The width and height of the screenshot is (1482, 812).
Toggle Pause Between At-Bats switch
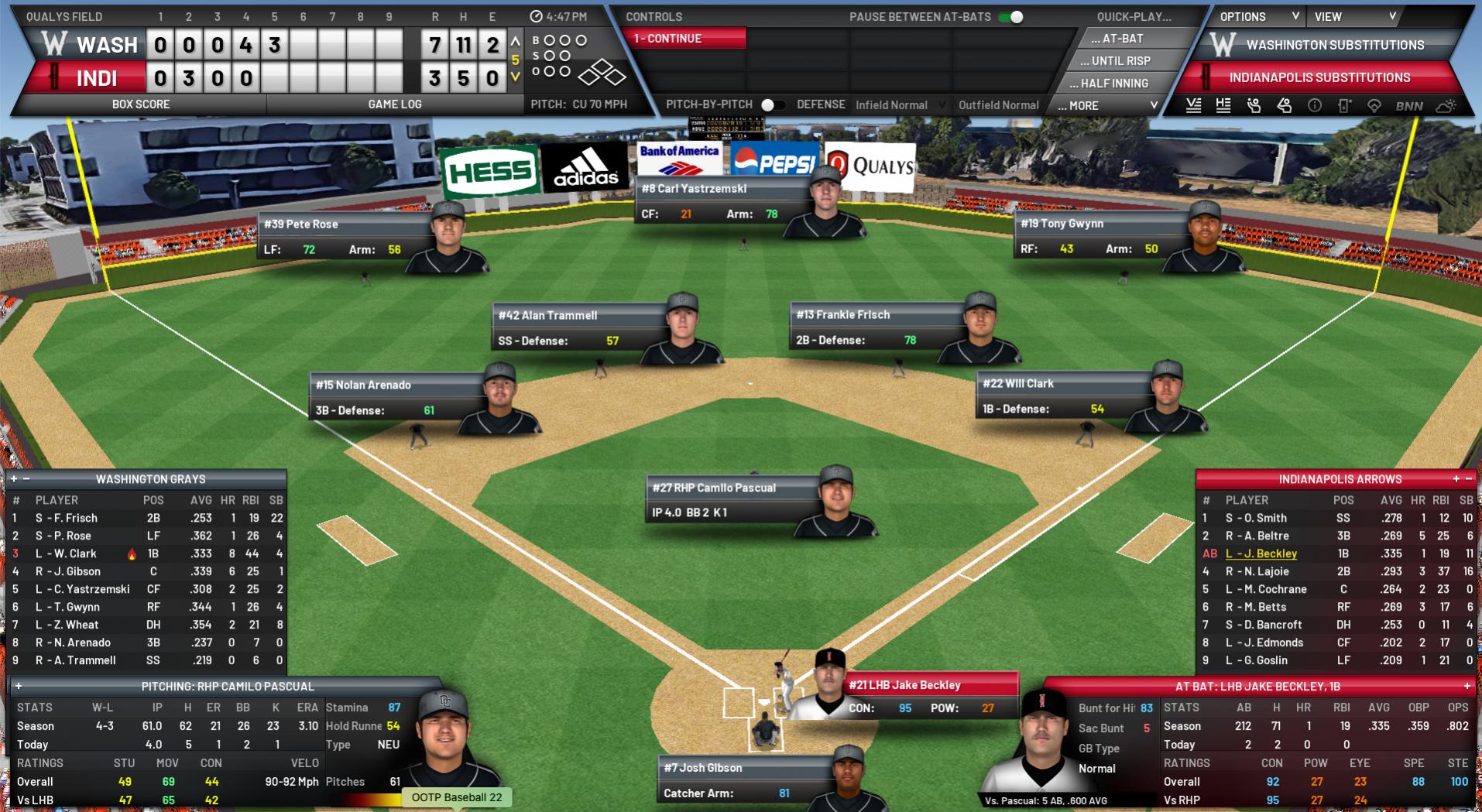pyautogui.click(x=1011, y=17)
